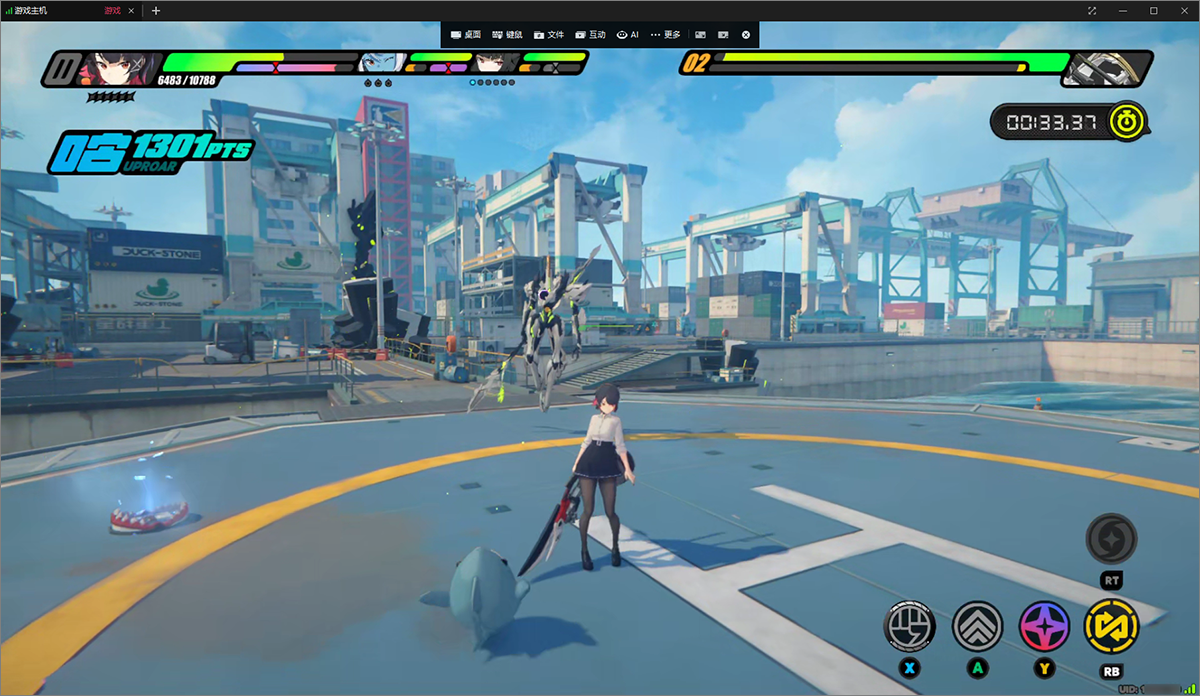Open the 桌面 desktop toolbar option
Viewport: 1200px width, 696px height.
(x=466, y=35)
